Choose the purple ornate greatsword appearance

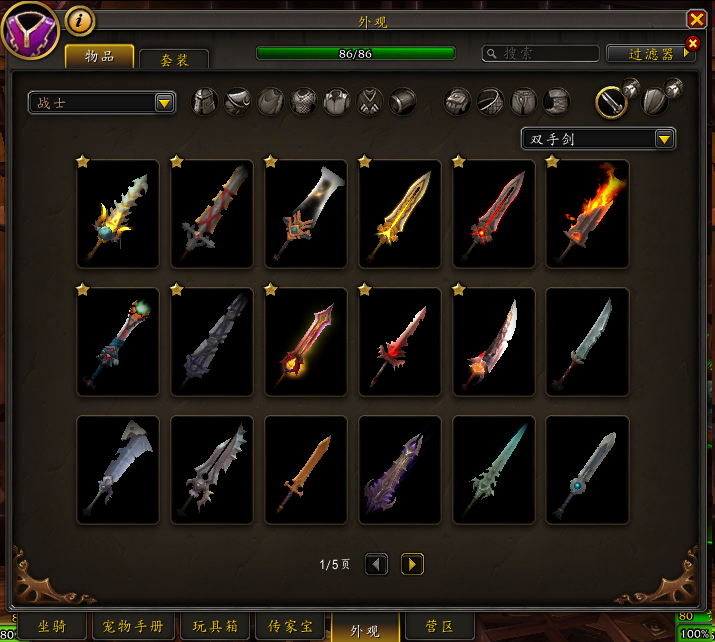click(x=399, y=469)
